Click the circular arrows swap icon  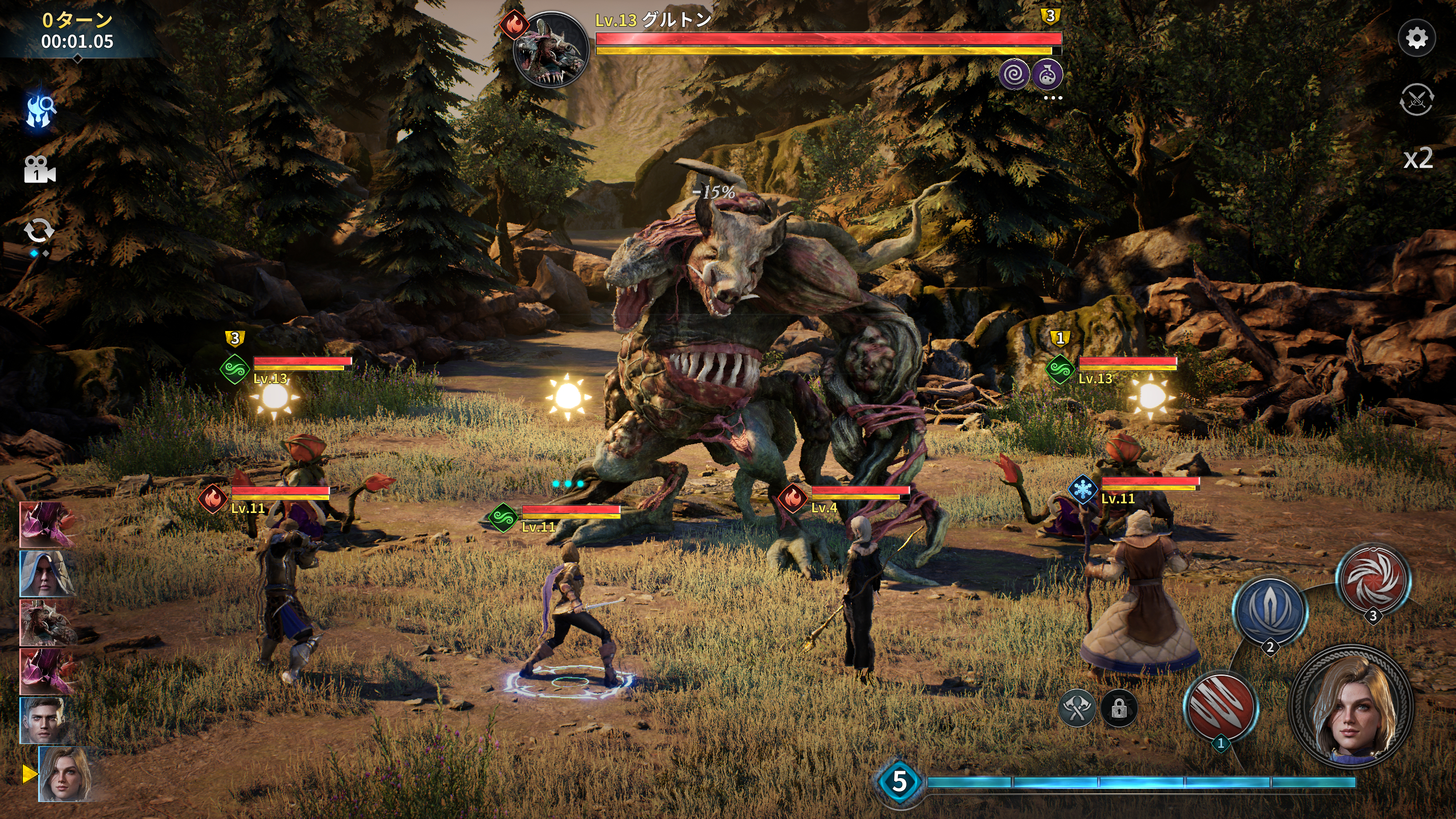[39, 231]
